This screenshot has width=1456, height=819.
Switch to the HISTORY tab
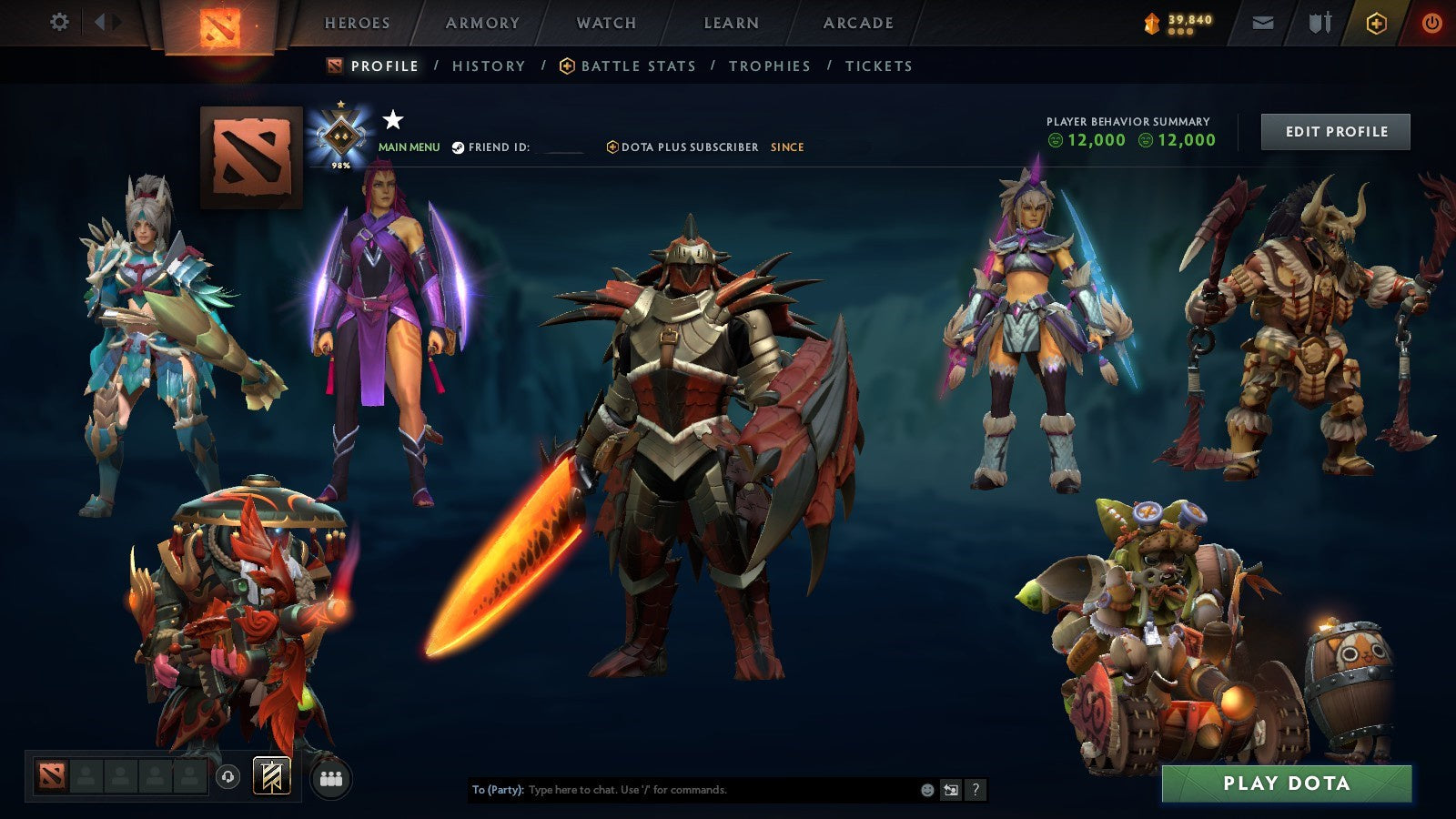pyautogui.click(x=490, y=66)
